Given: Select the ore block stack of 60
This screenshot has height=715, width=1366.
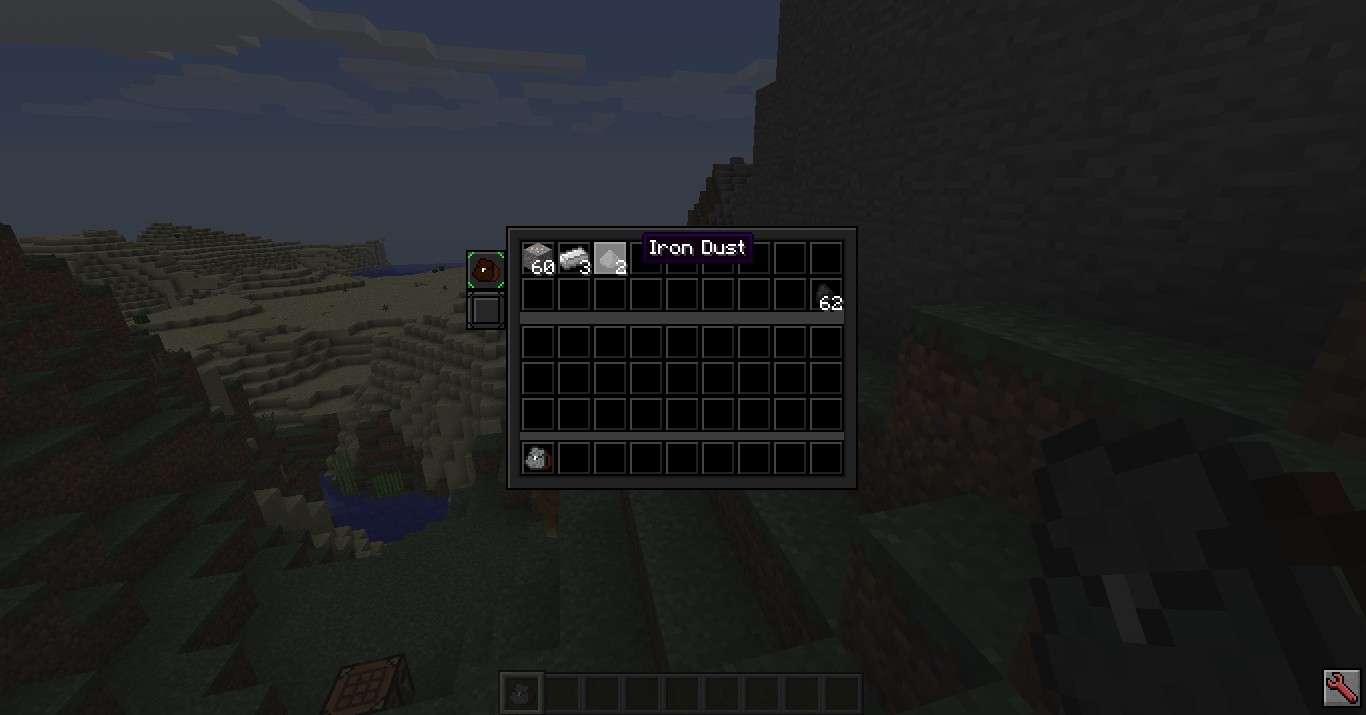Looking at the screenshot, I should click(x=538, y=258).
